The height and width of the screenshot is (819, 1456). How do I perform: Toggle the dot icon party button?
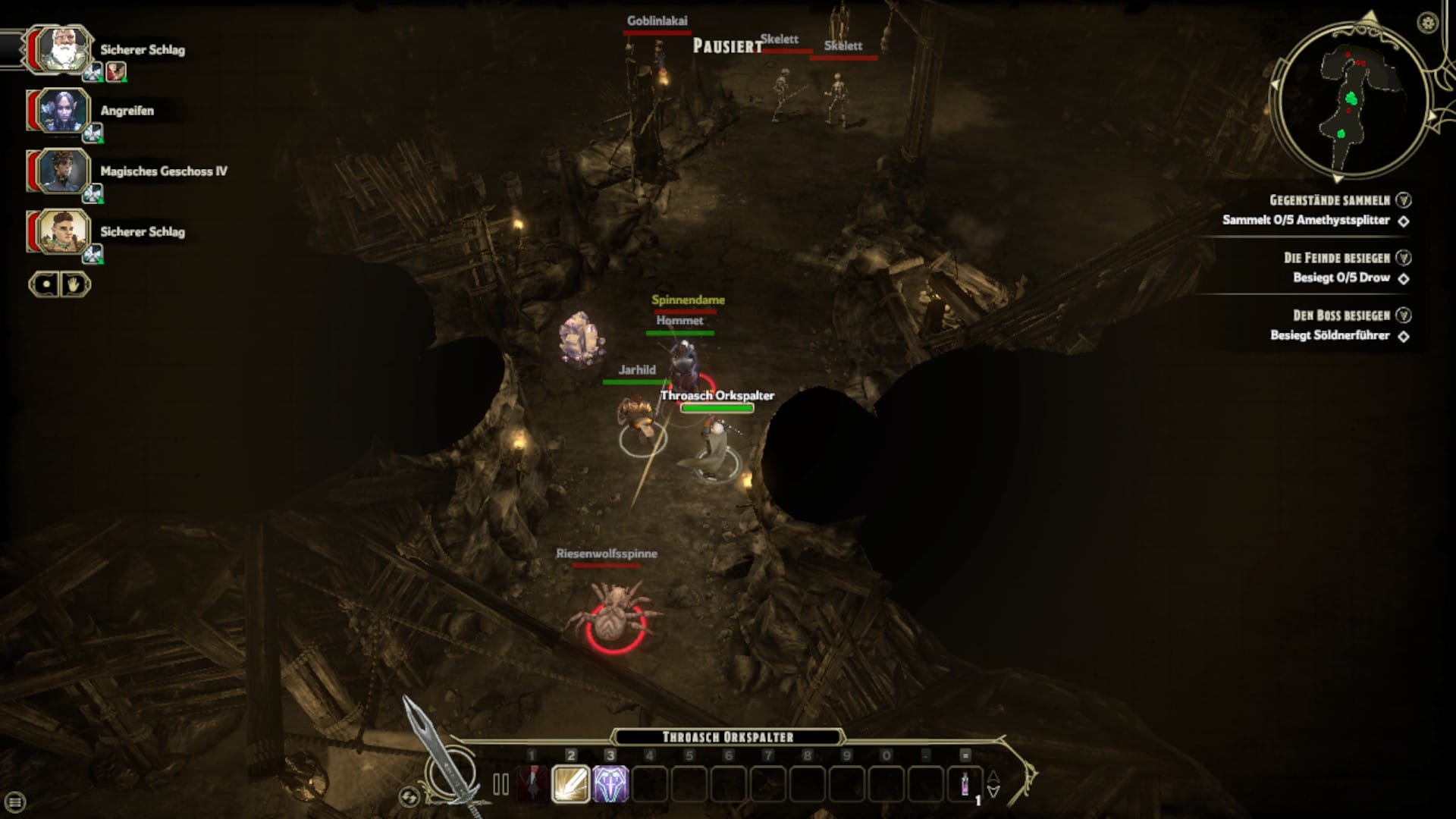(x=45, y=284)
